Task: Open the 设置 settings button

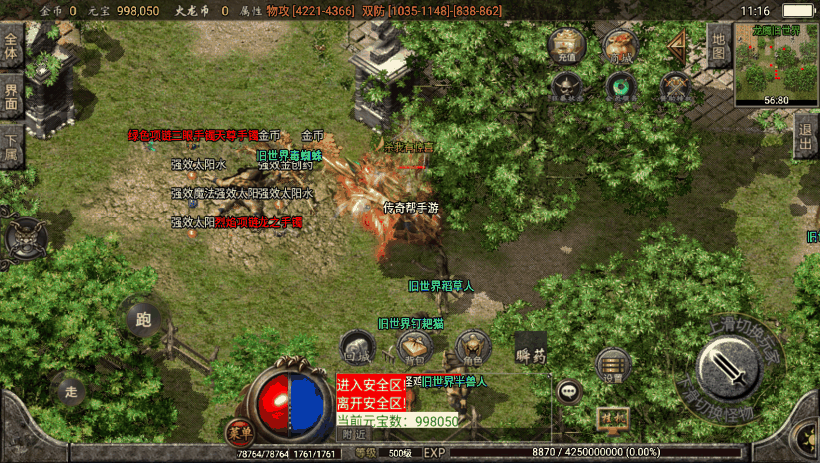Action: tap(613, 366)
